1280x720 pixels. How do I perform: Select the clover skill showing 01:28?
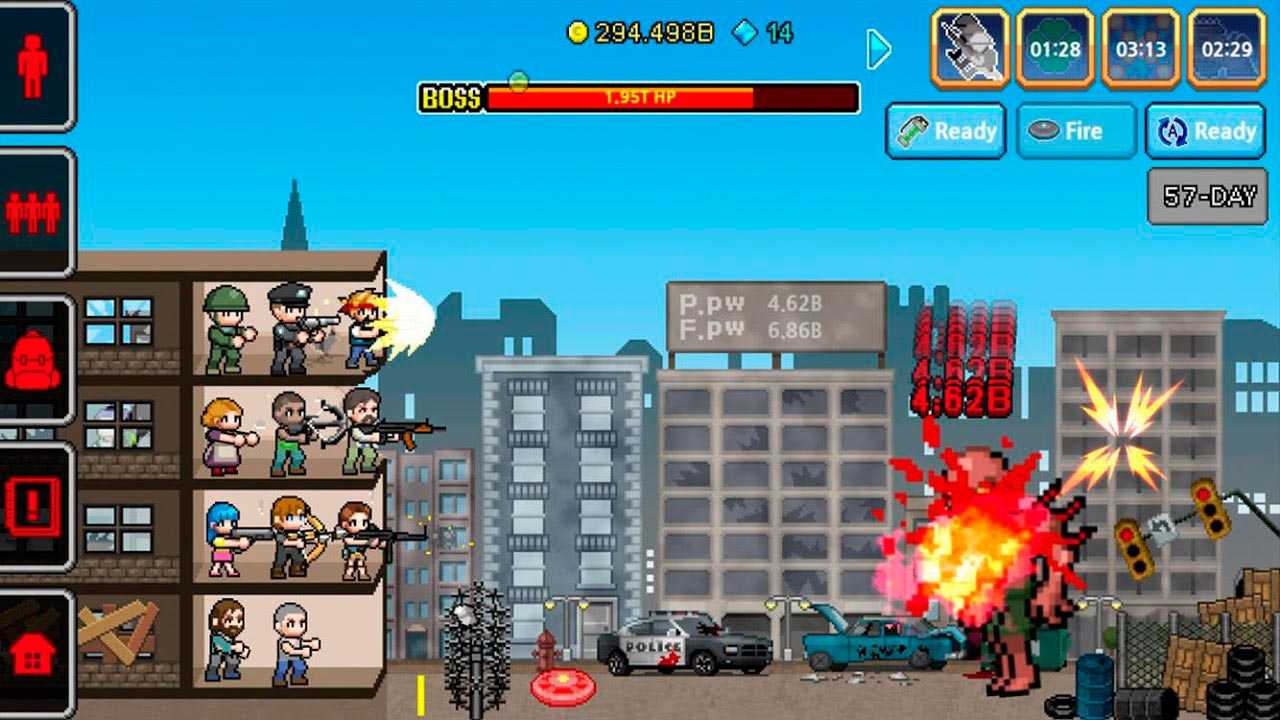pyautogui.click(x=1055, y=47)
